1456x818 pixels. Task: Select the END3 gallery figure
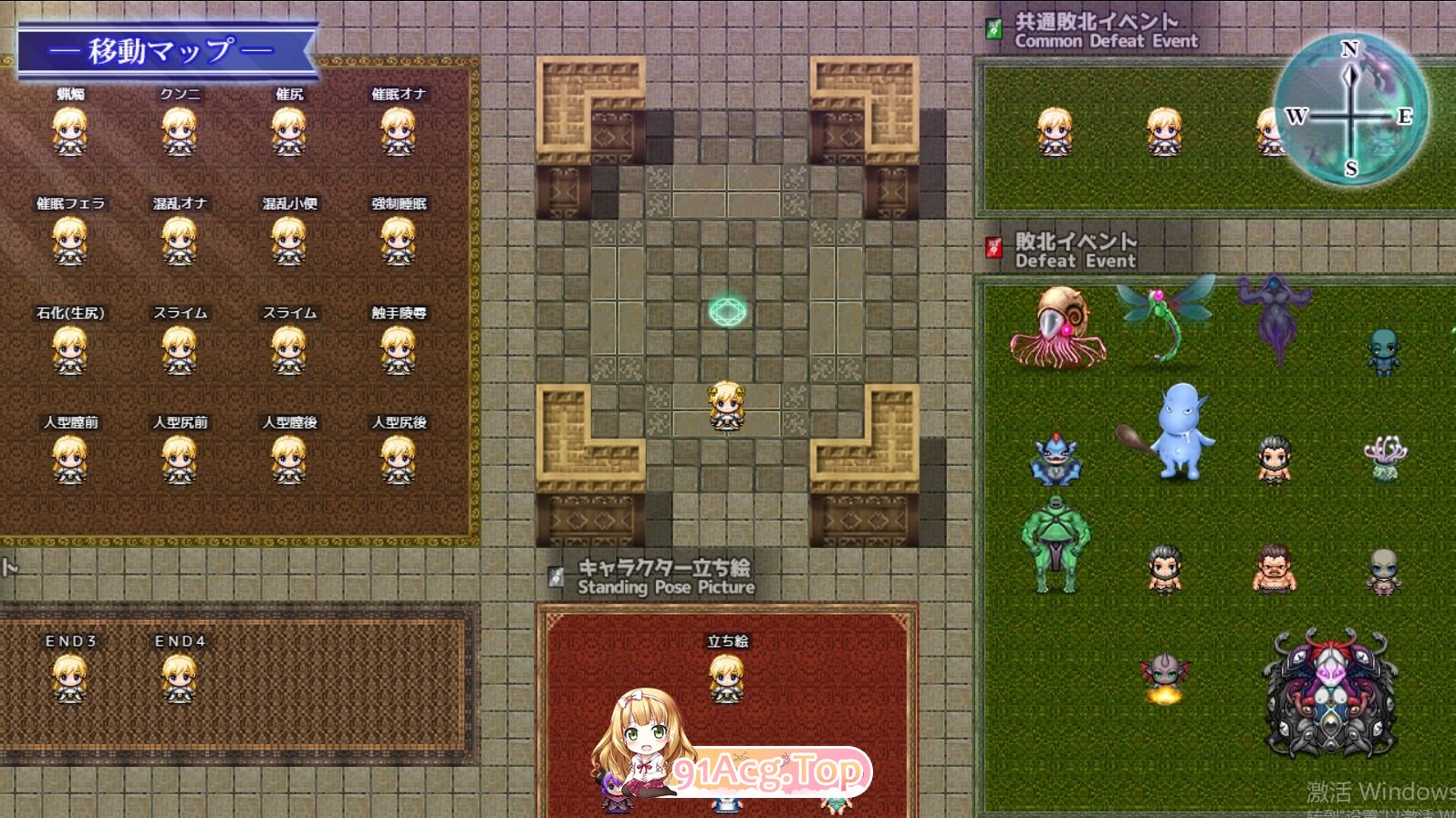[70, 679]
